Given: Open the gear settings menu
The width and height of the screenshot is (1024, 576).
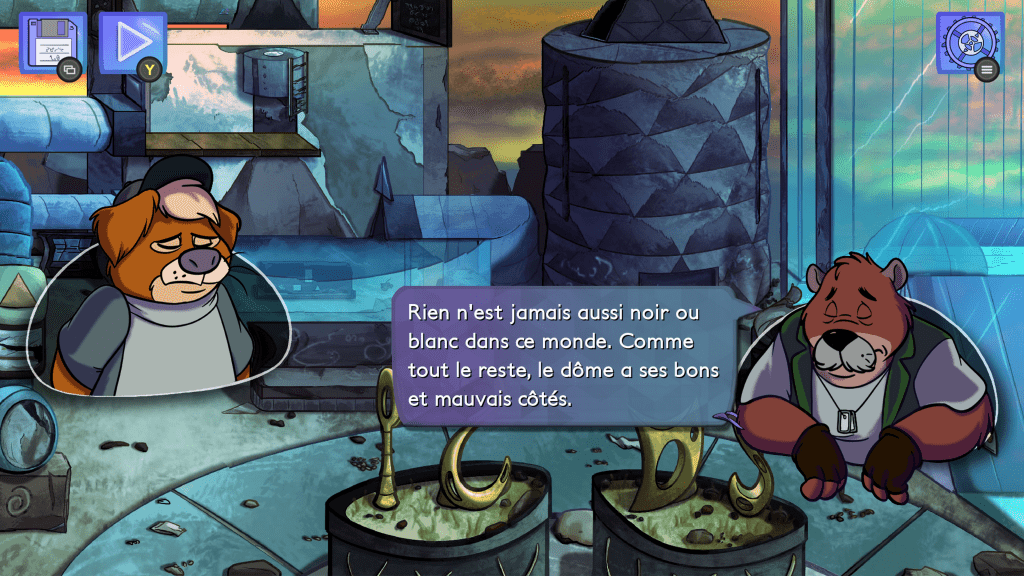Looking at the screenshot, I should point(968,41).
